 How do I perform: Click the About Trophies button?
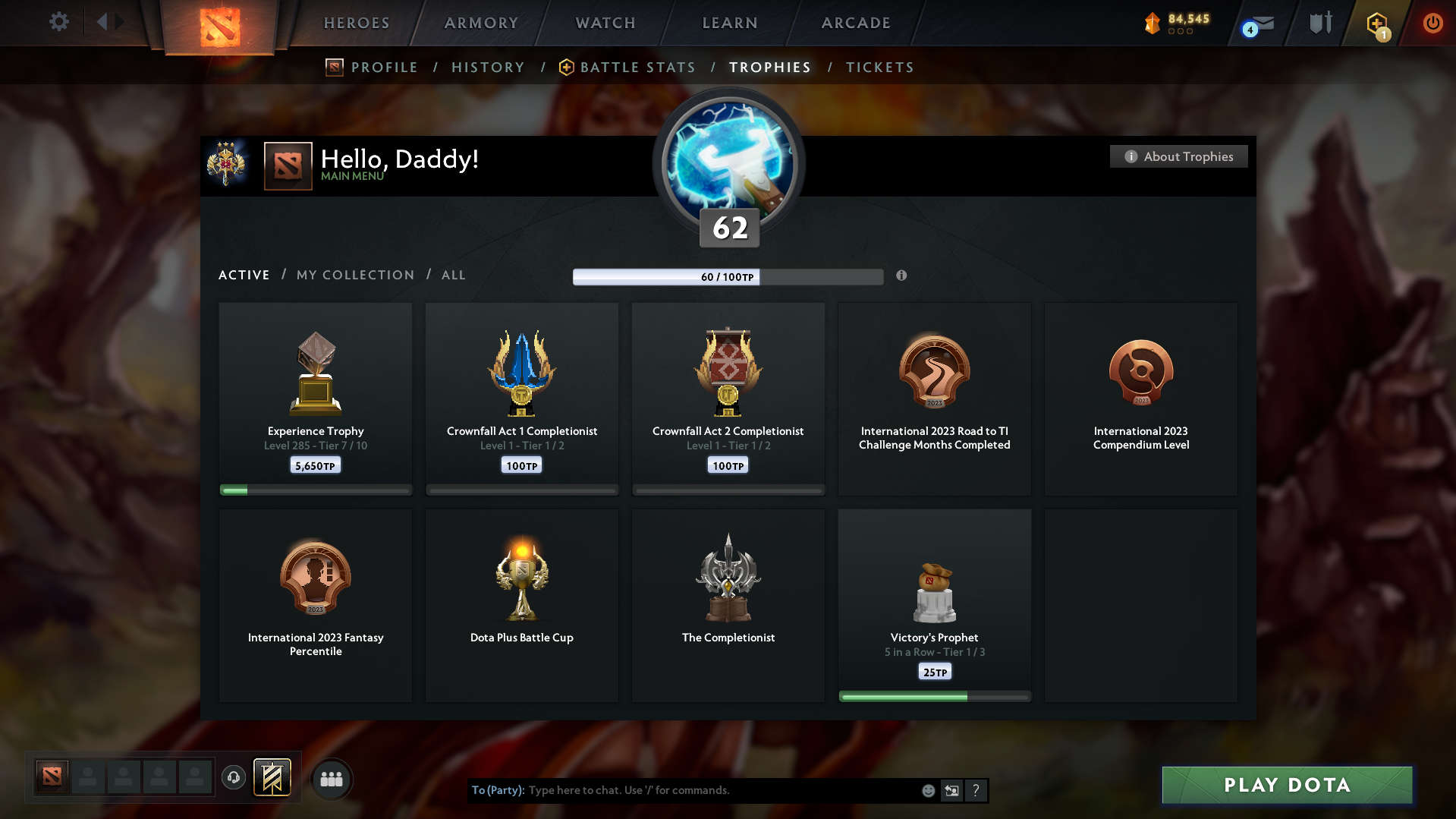(x=1178, y=156)
